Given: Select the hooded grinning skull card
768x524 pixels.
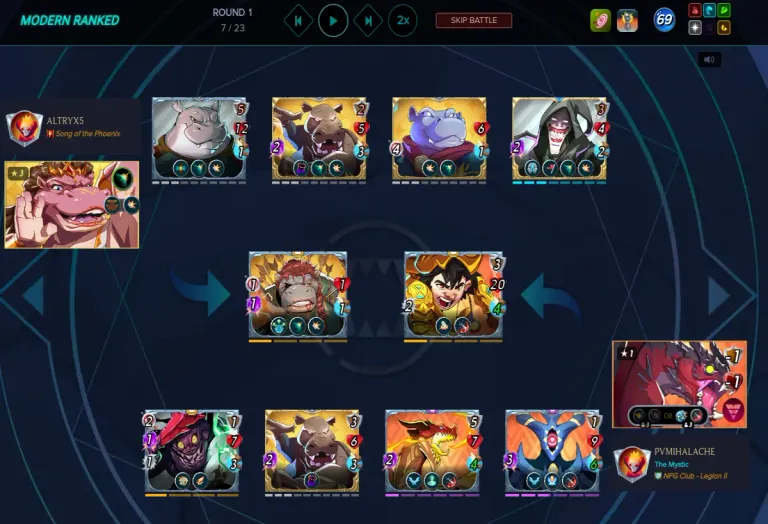Looking at the screenshot, I should pos(558,139).
